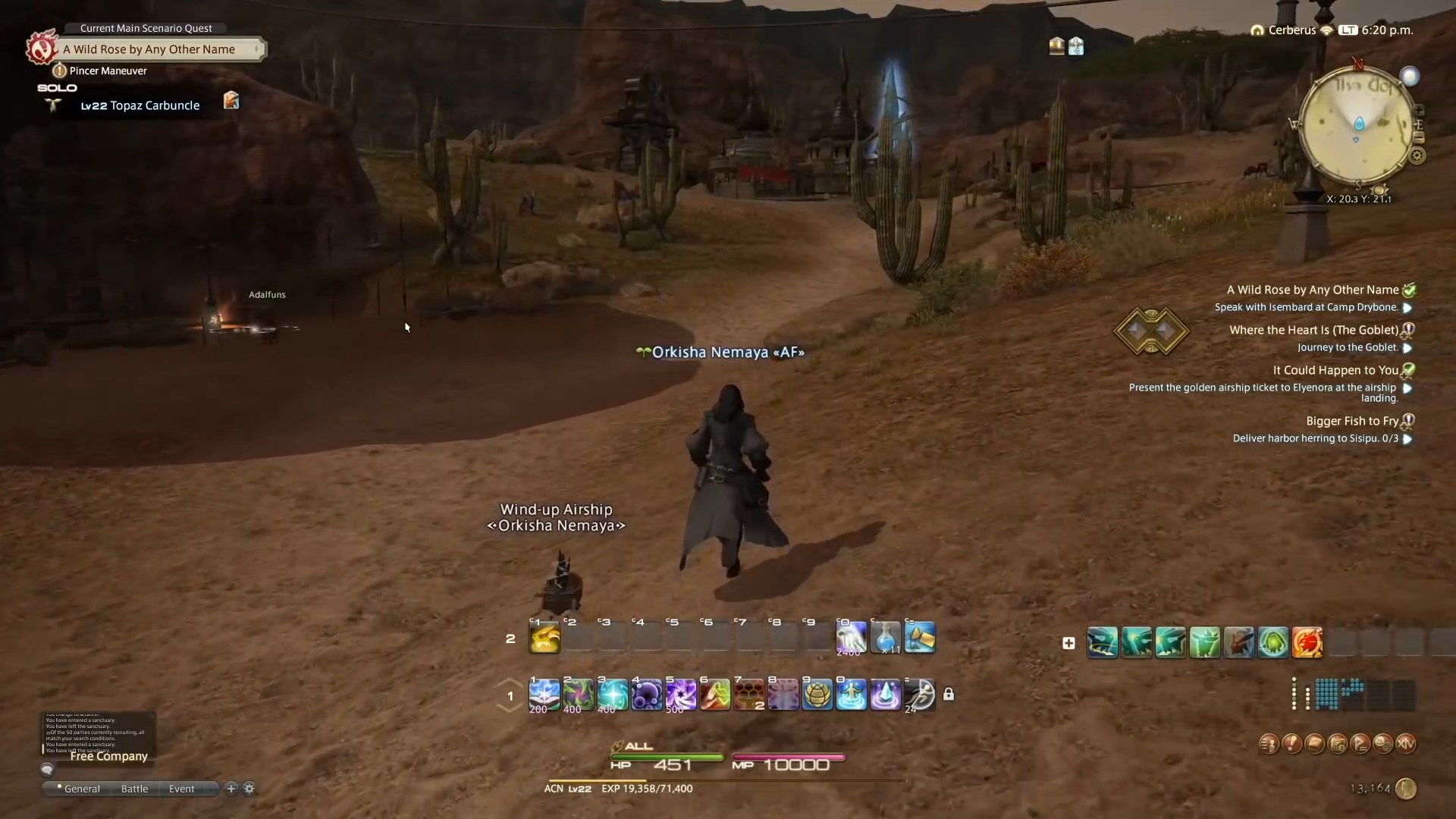Summon Topaz Carbuncle from hotbar two
Viewport: 1456px width, 819px height.
tap(544, 639)
